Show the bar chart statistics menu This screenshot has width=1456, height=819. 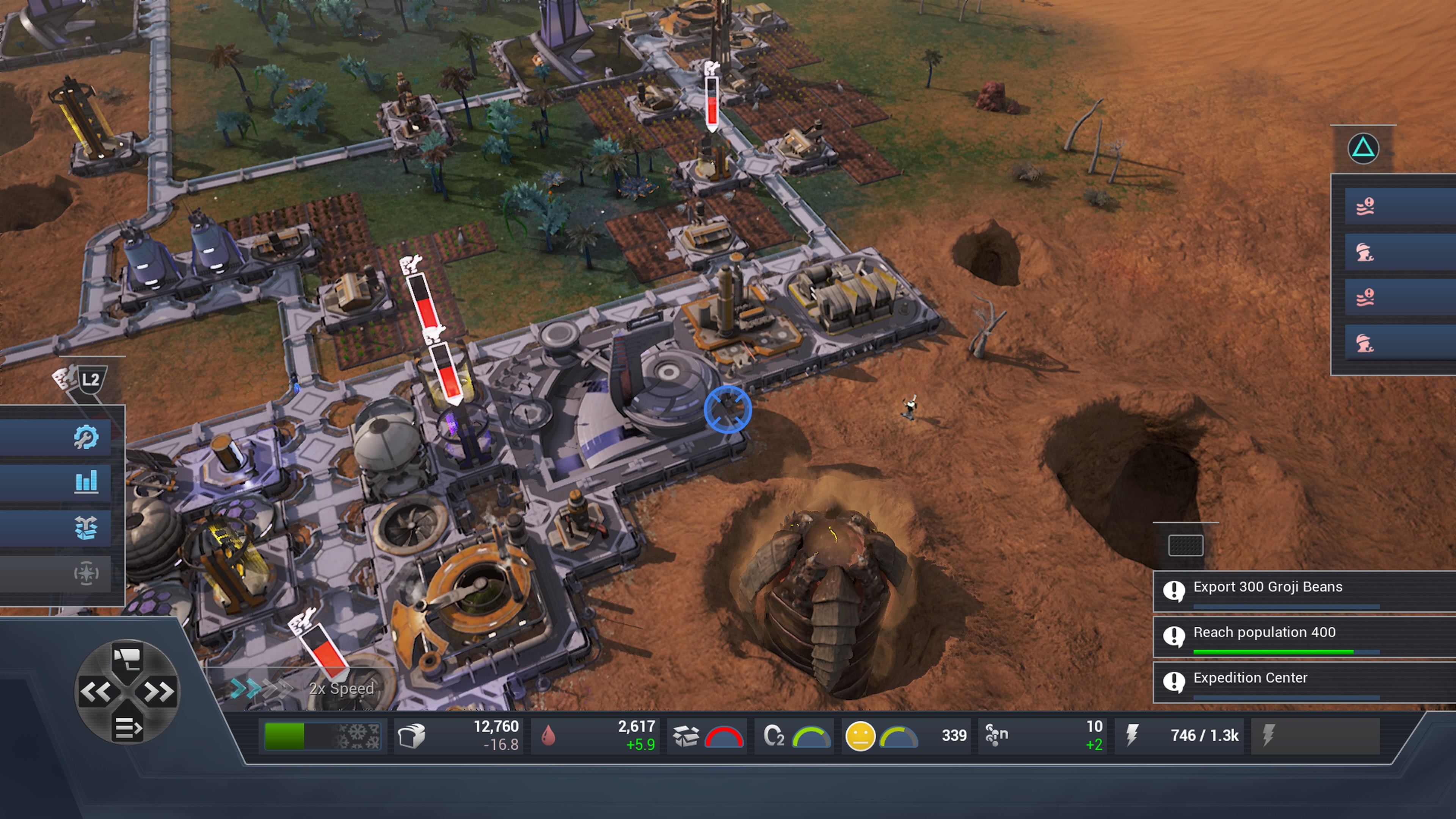point(86,482)
